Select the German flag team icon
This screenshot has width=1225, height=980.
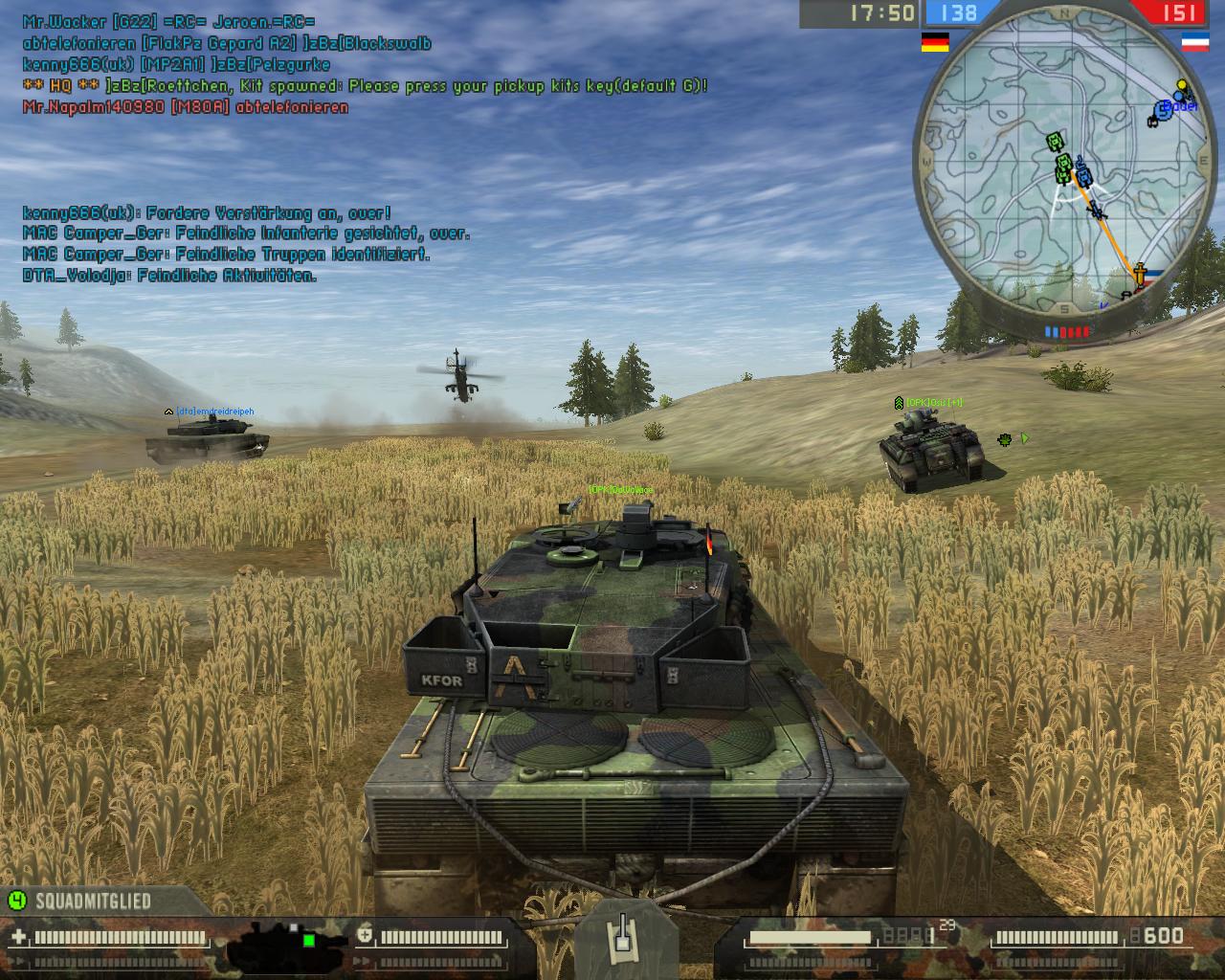[934, 42]
